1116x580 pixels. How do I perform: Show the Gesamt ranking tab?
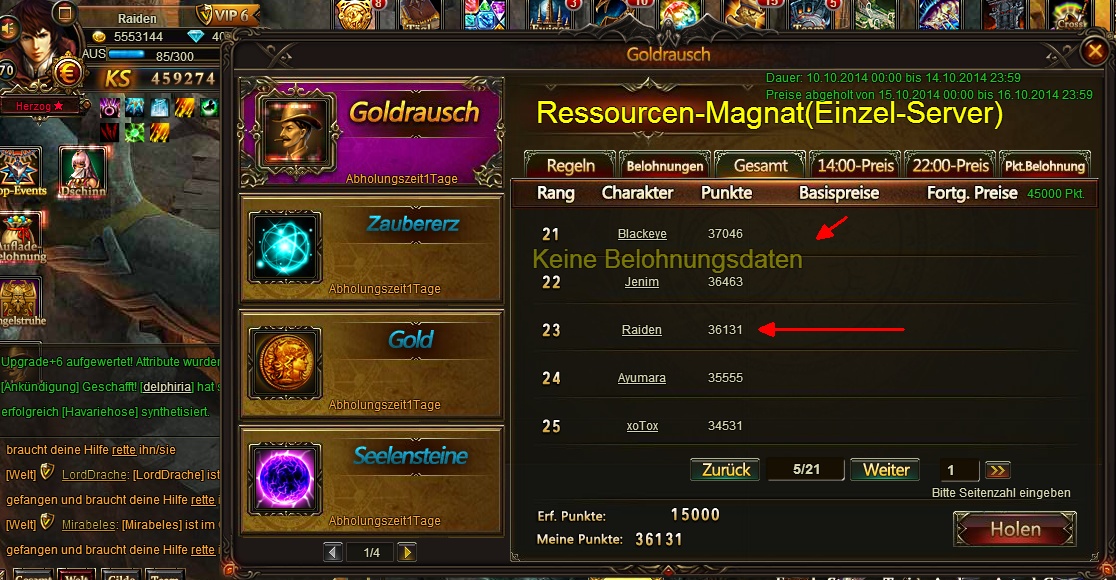click(x=761, y=165)
